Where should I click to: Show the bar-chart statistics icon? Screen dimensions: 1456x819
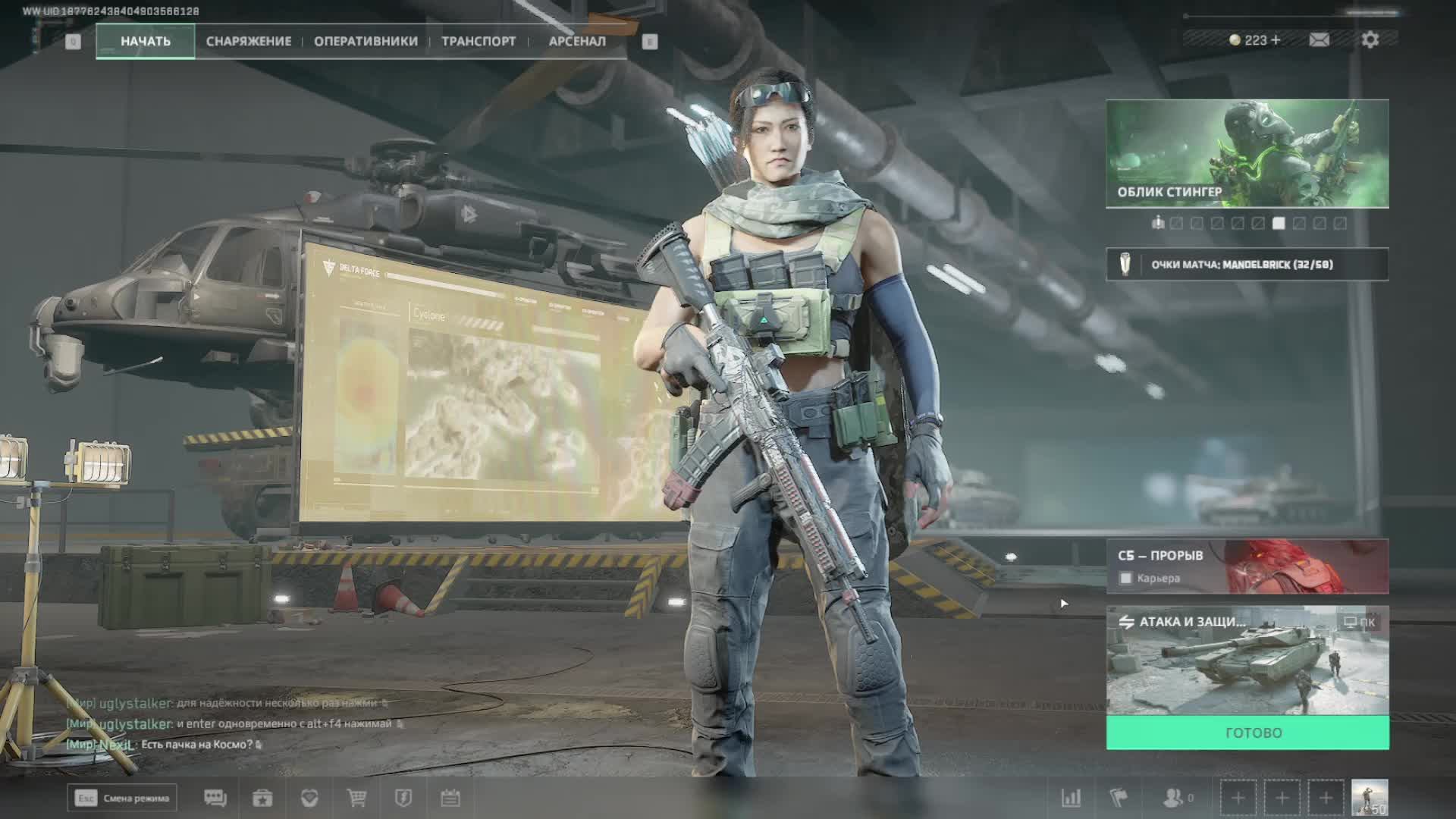[x=1071, y=798]
